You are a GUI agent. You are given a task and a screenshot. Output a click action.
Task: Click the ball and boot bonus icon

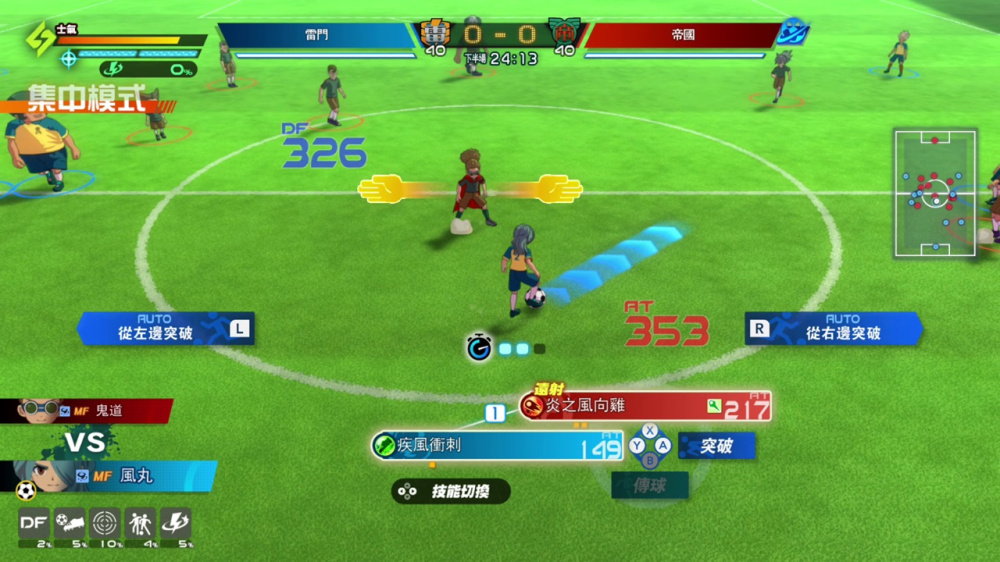tap(69, 523)
